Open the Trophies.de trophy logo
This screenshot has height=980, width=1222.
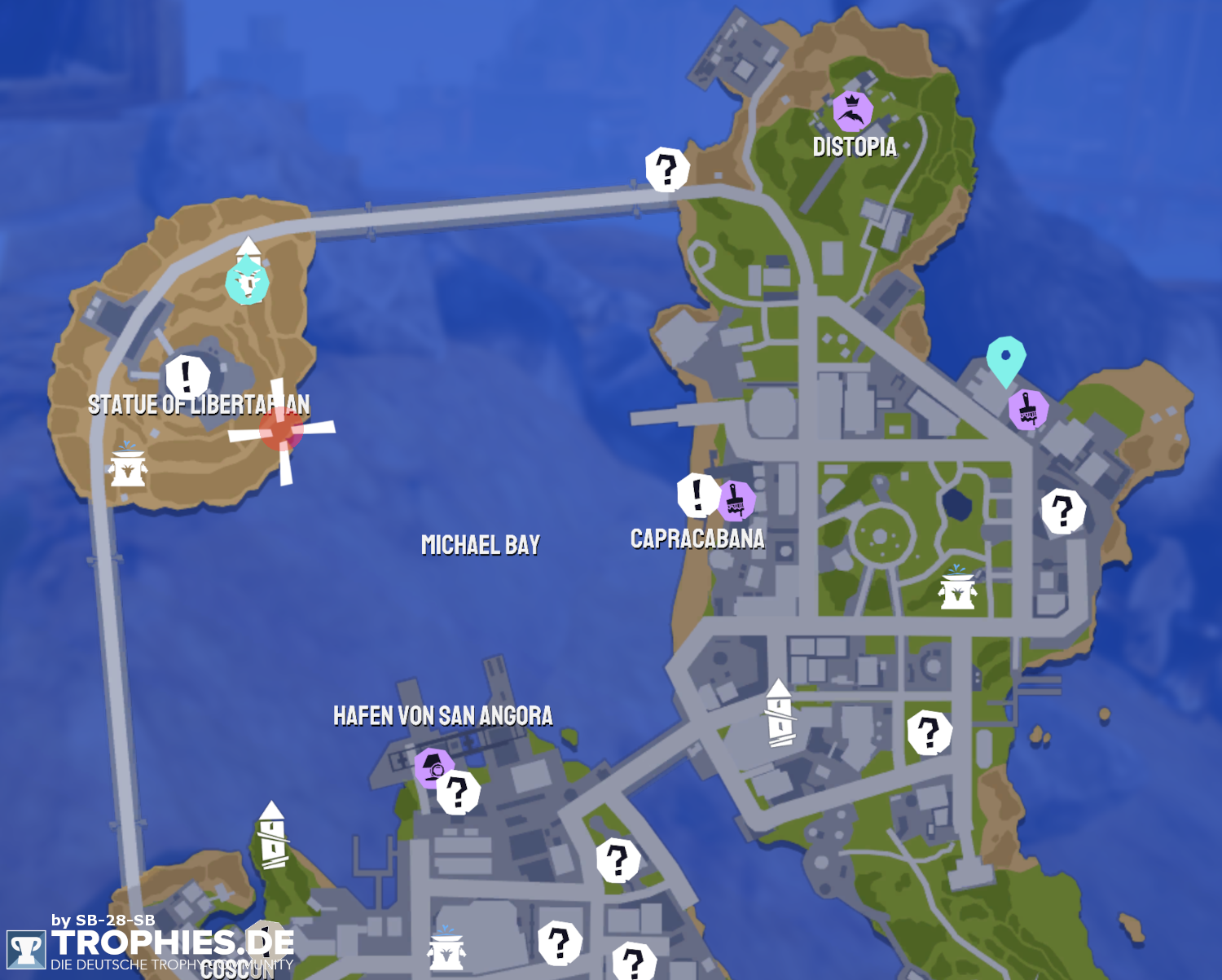(26, 950)
